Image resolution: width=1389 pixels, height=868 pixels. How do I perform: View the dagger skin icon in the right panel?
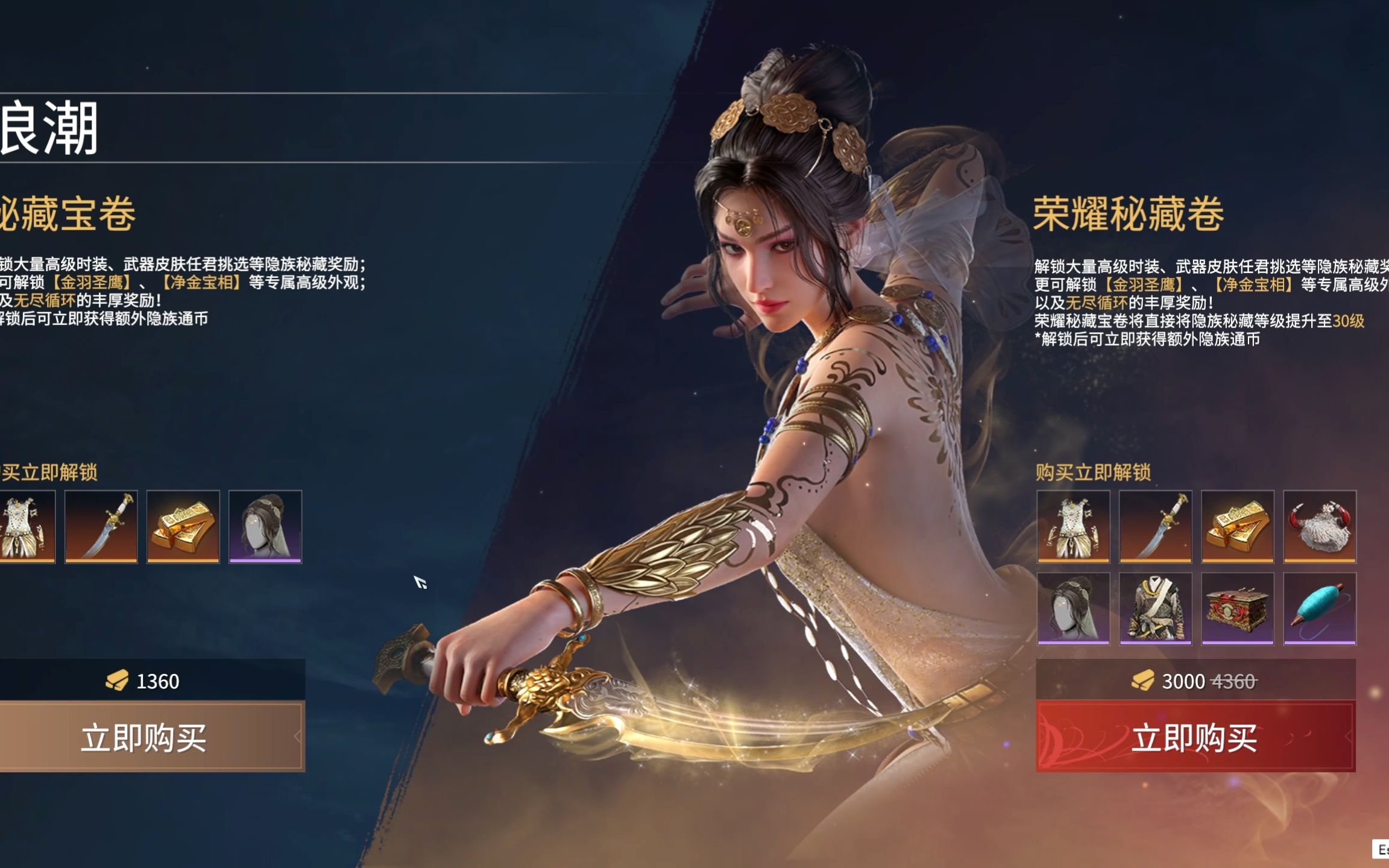coord(1155,526)
